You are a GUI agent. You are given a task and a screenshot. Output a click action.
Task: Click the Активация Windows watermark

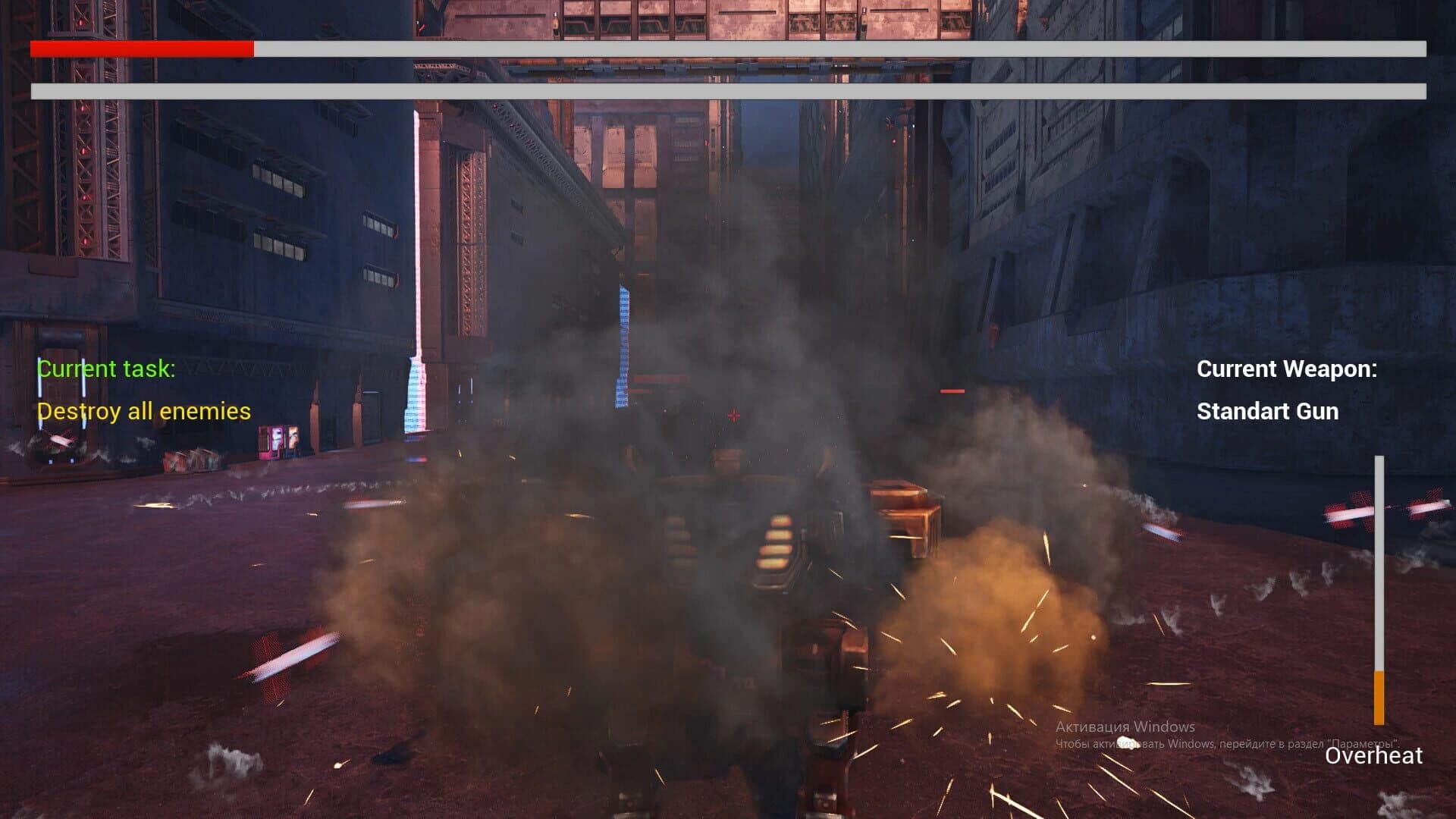coord(1125,726)
